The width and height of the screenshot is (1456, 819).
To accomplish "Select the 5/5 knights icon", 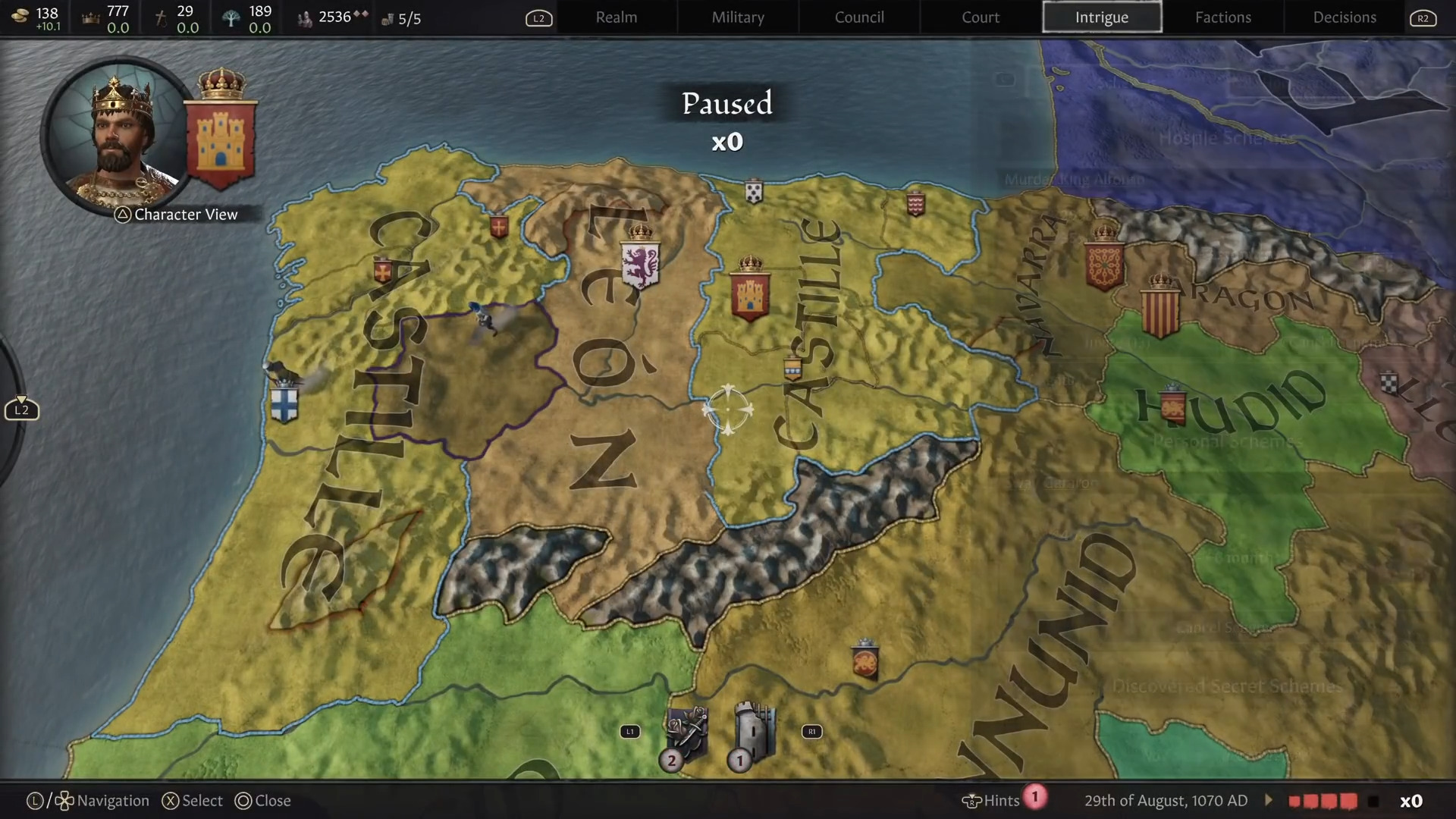I will (x=389, y=18).
